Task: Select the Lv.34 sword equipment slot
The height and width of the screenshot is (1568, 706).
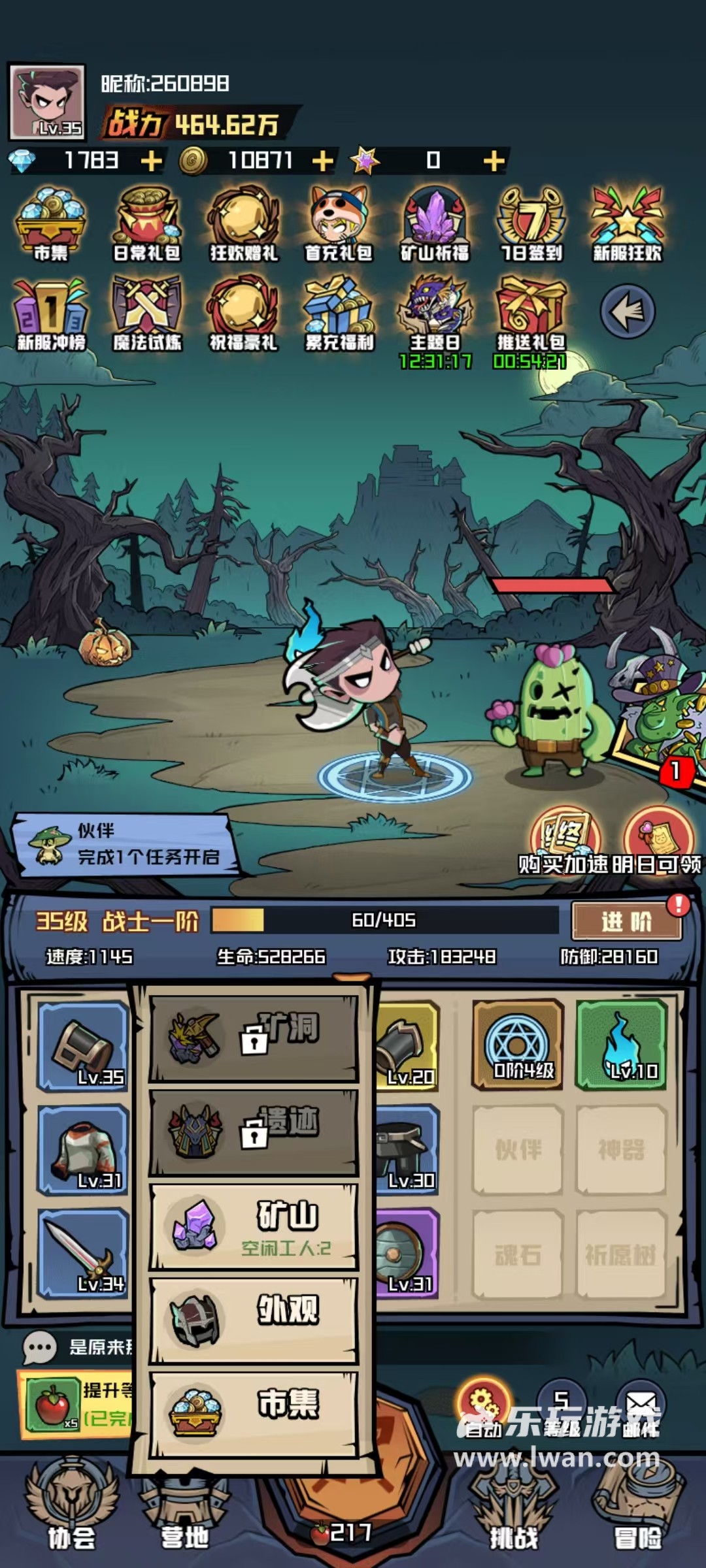Action: coord(83,1253)
